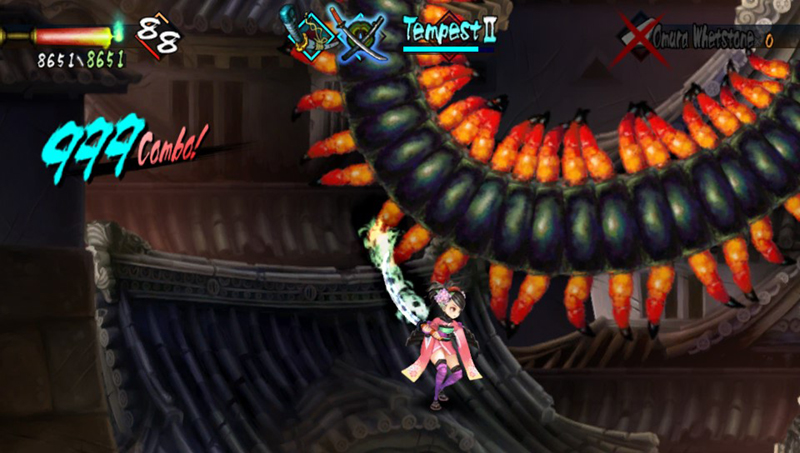Click the diamond soul counter icon

click(x=157, y=33)
